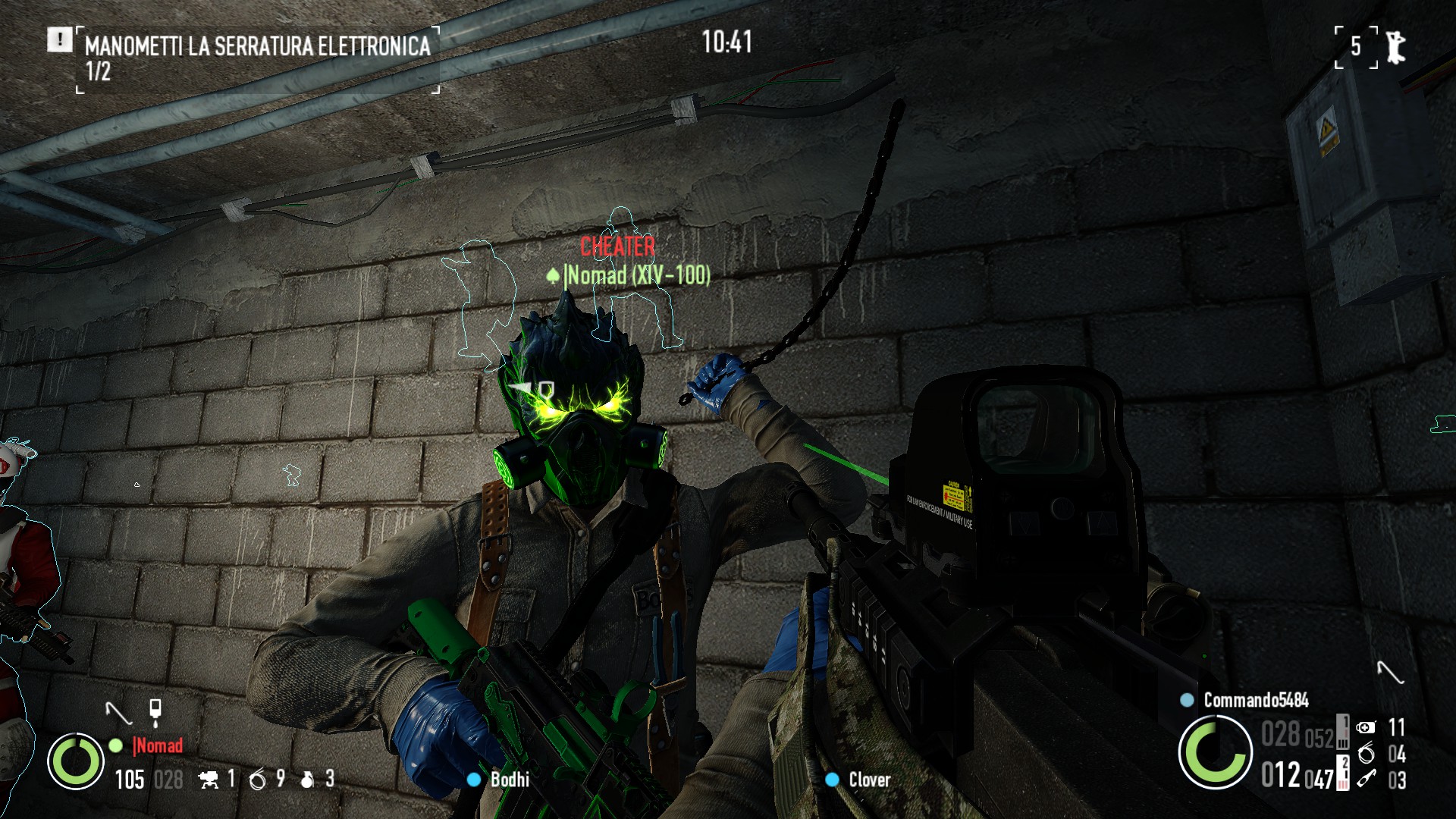Viewport: 1456px width, 819px height.
Task: Click the red Nomad teammate name
Action: [x=158, y=745]
